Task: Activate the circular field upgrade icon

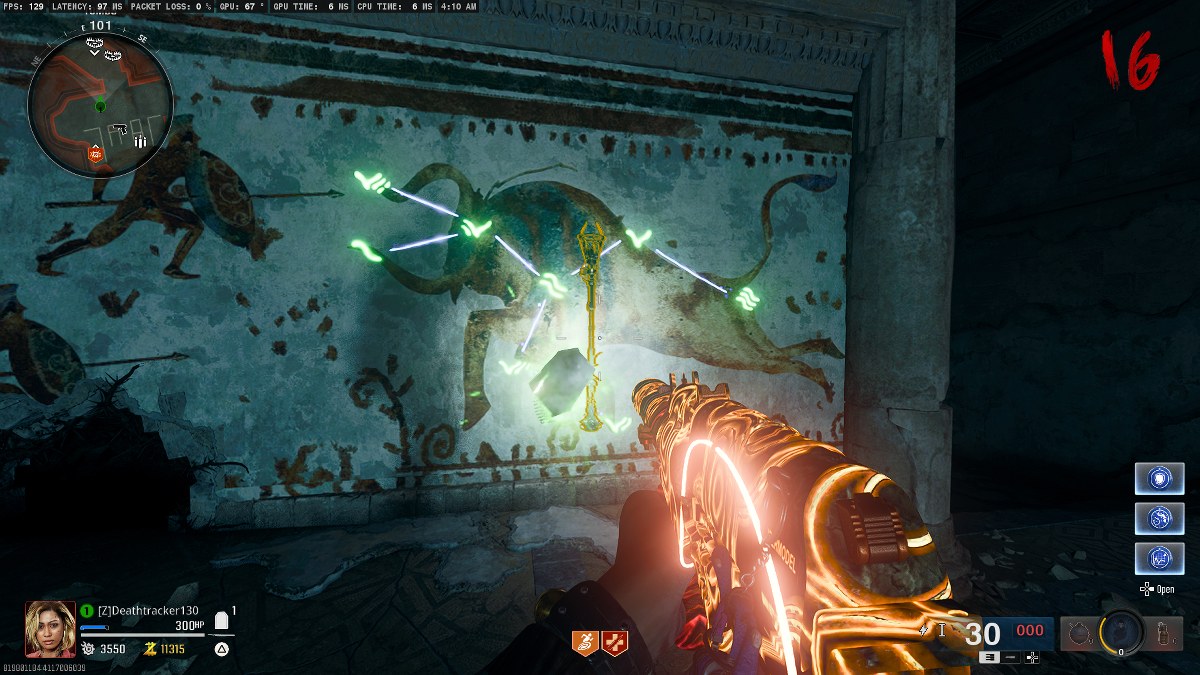Action: (x=1120, y=632)
